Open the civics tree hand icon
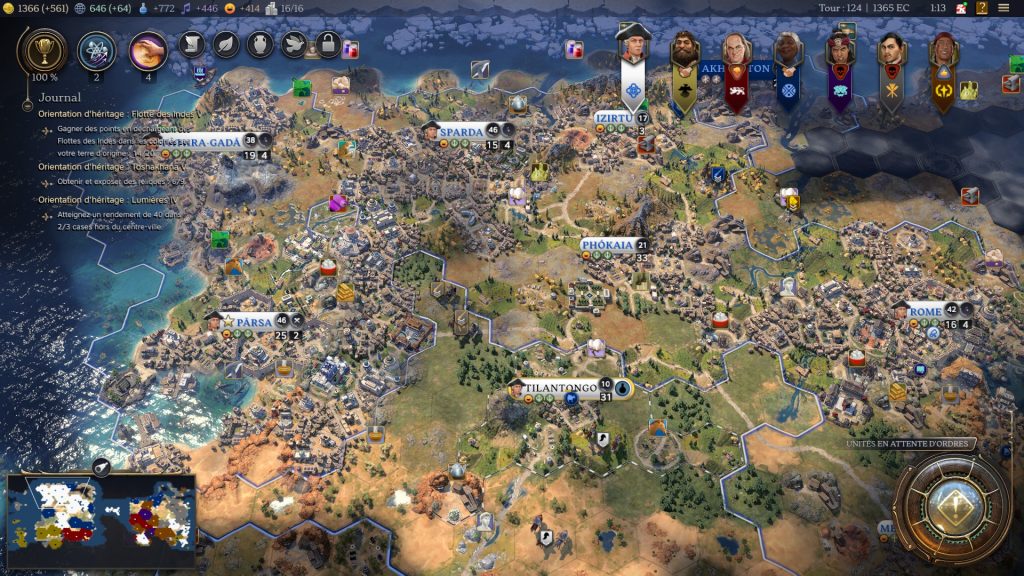 point(148,49)
